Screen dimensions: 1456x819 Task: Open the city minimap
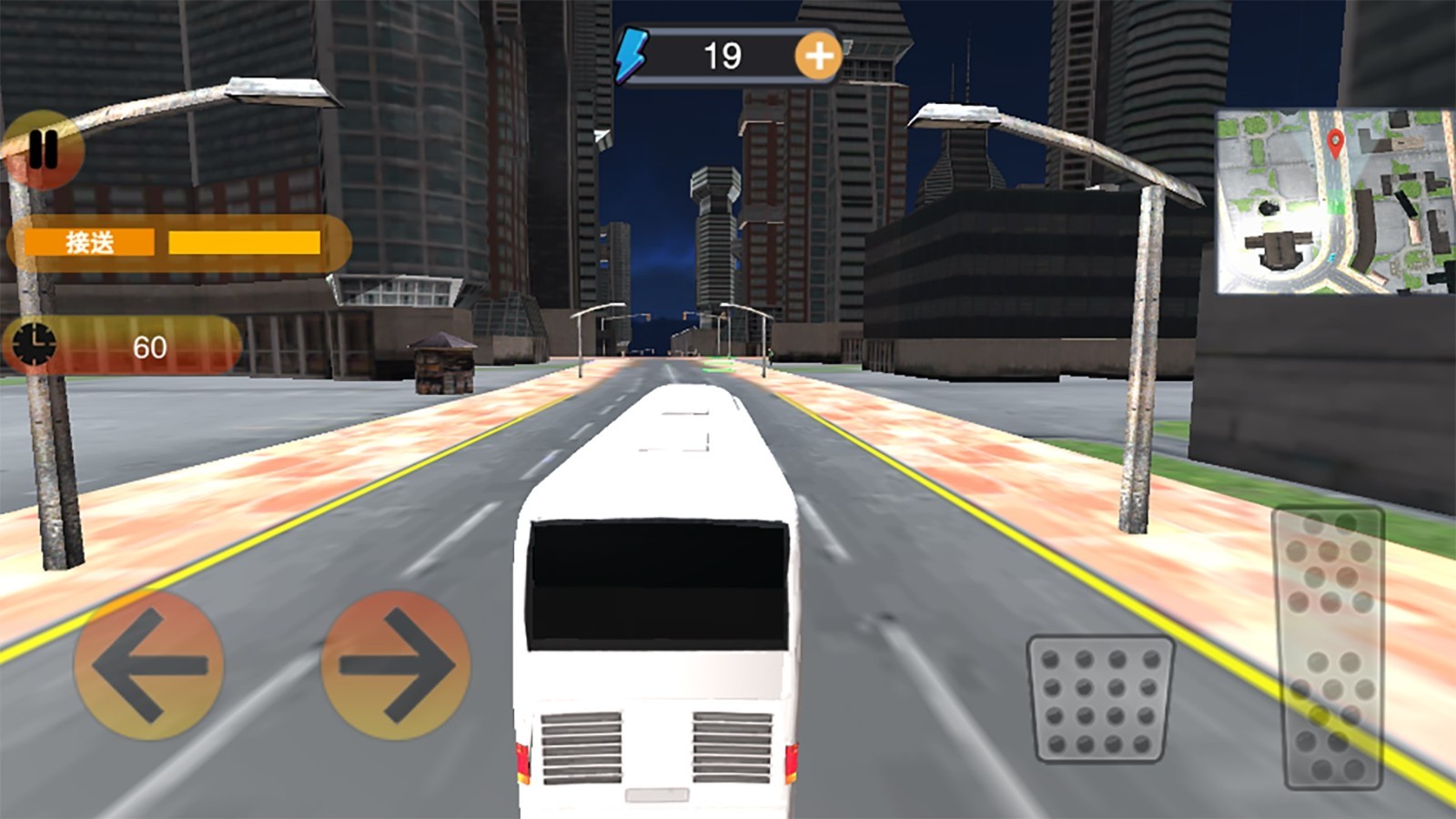(1334, 202)
